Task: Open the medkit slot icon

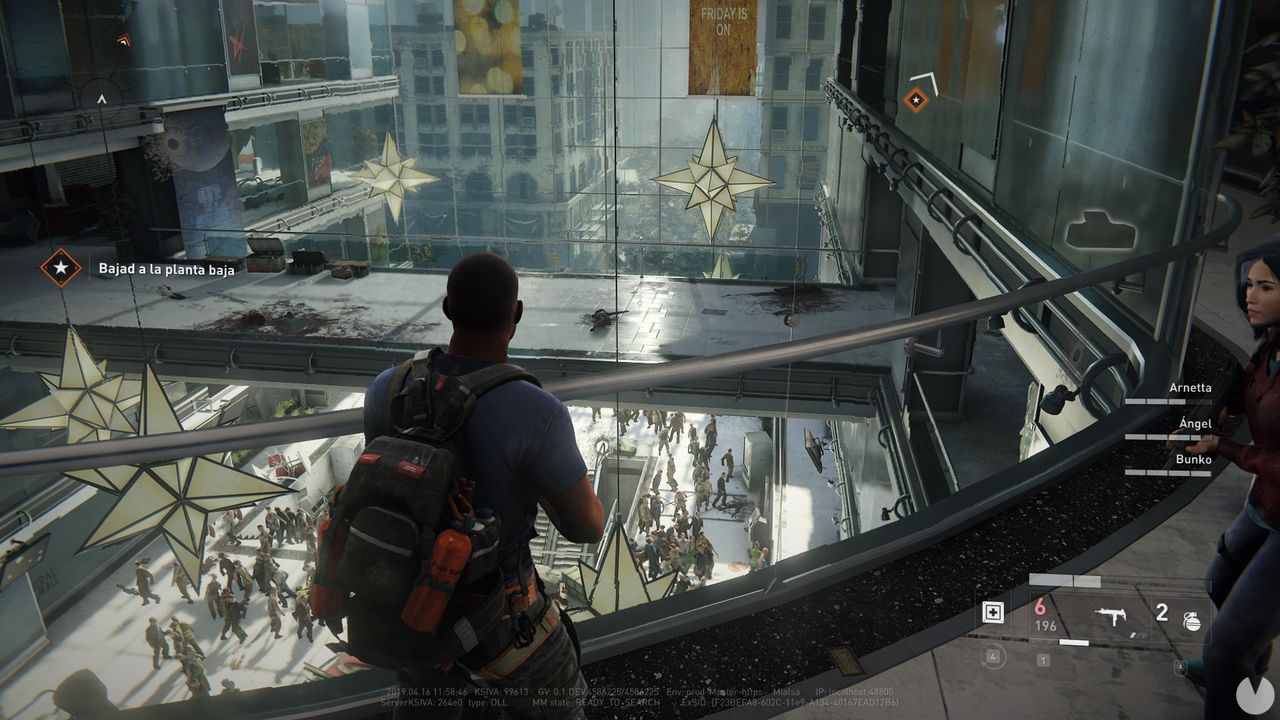Action: pos(992,612)
